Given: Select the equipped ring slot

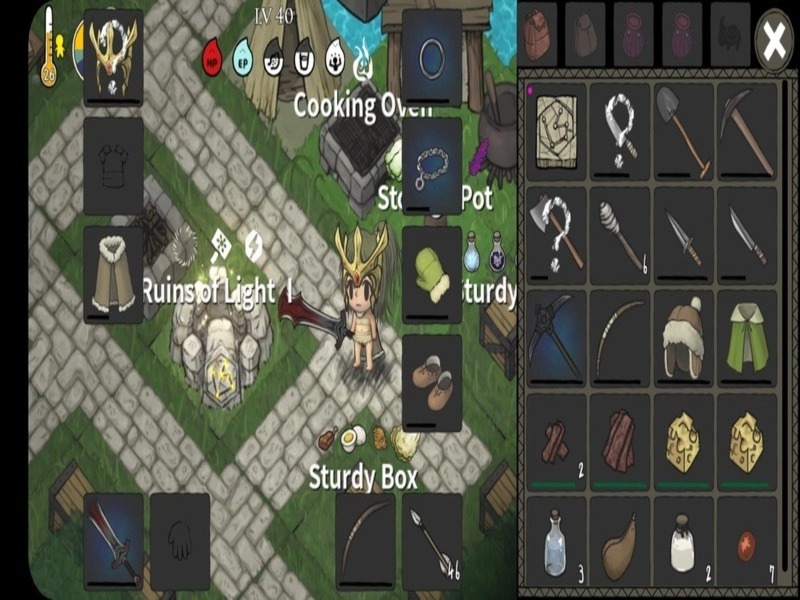Looking at the screenshot, I should (x=431, y=57).
